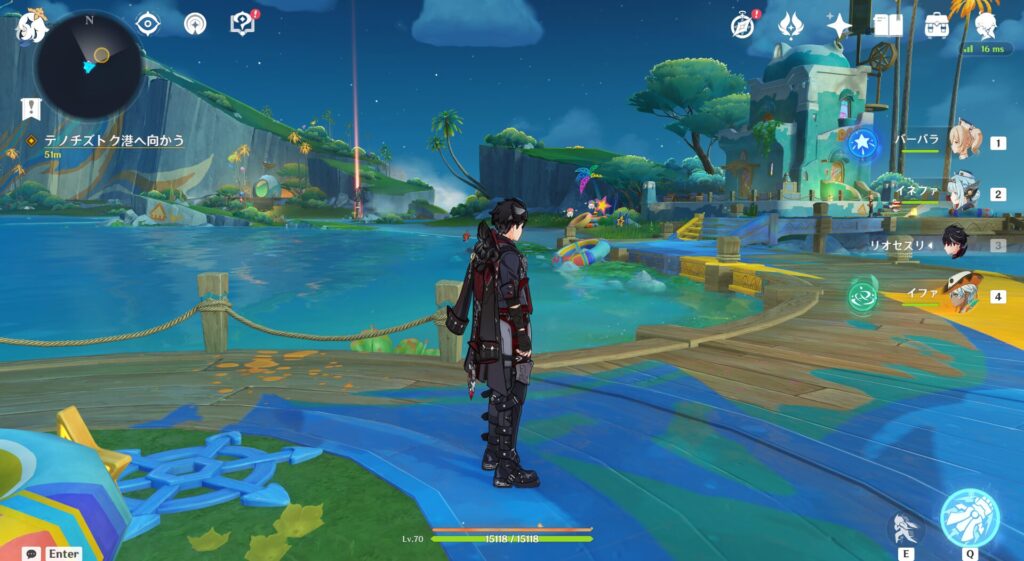Screen dimensions: 1024x561
Task: Open the round starburst icon beside the eye
Action: click(x=195, y=23)
